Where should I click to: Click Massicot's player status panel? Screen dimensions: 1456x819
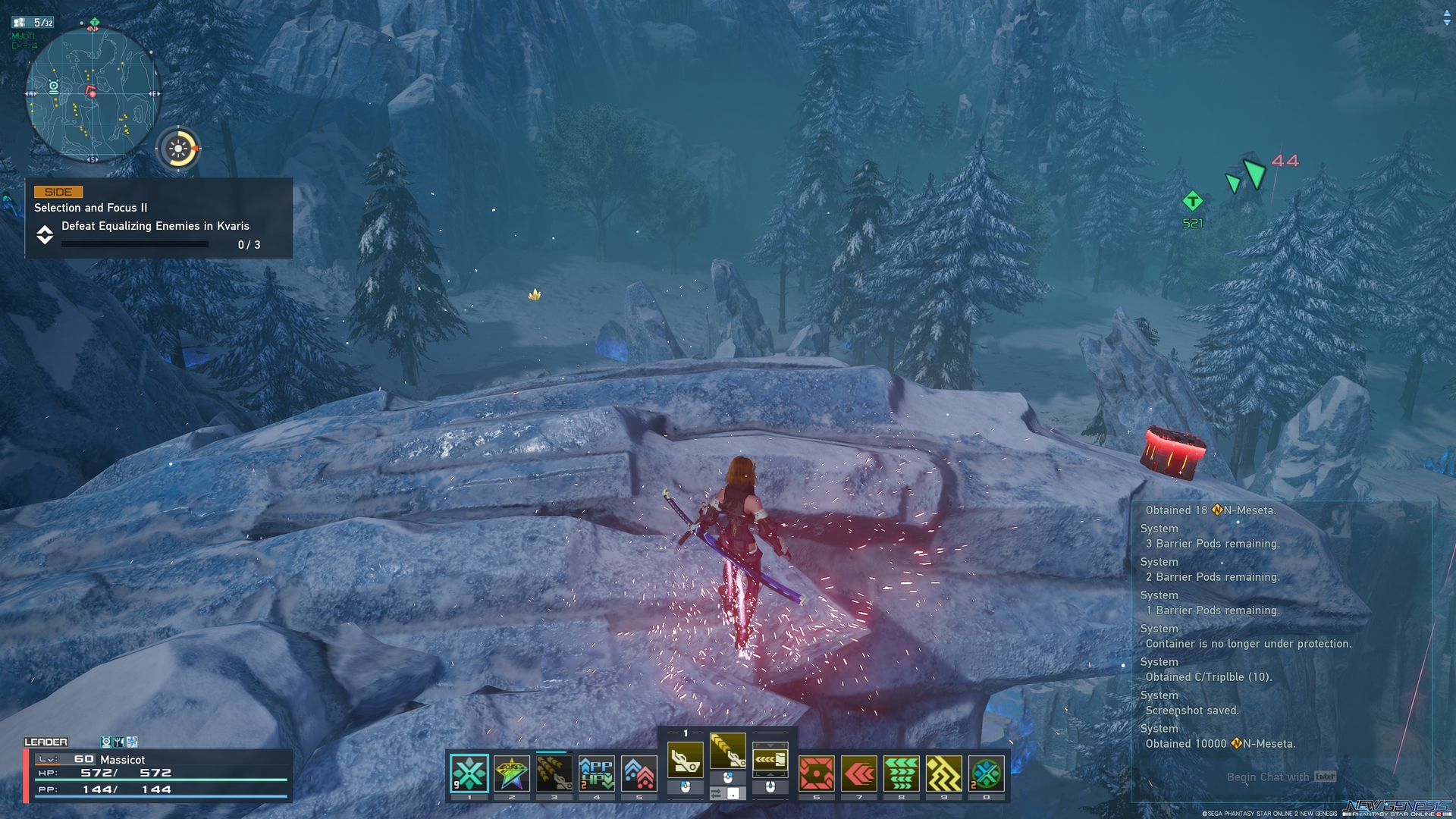pos(158,774)
